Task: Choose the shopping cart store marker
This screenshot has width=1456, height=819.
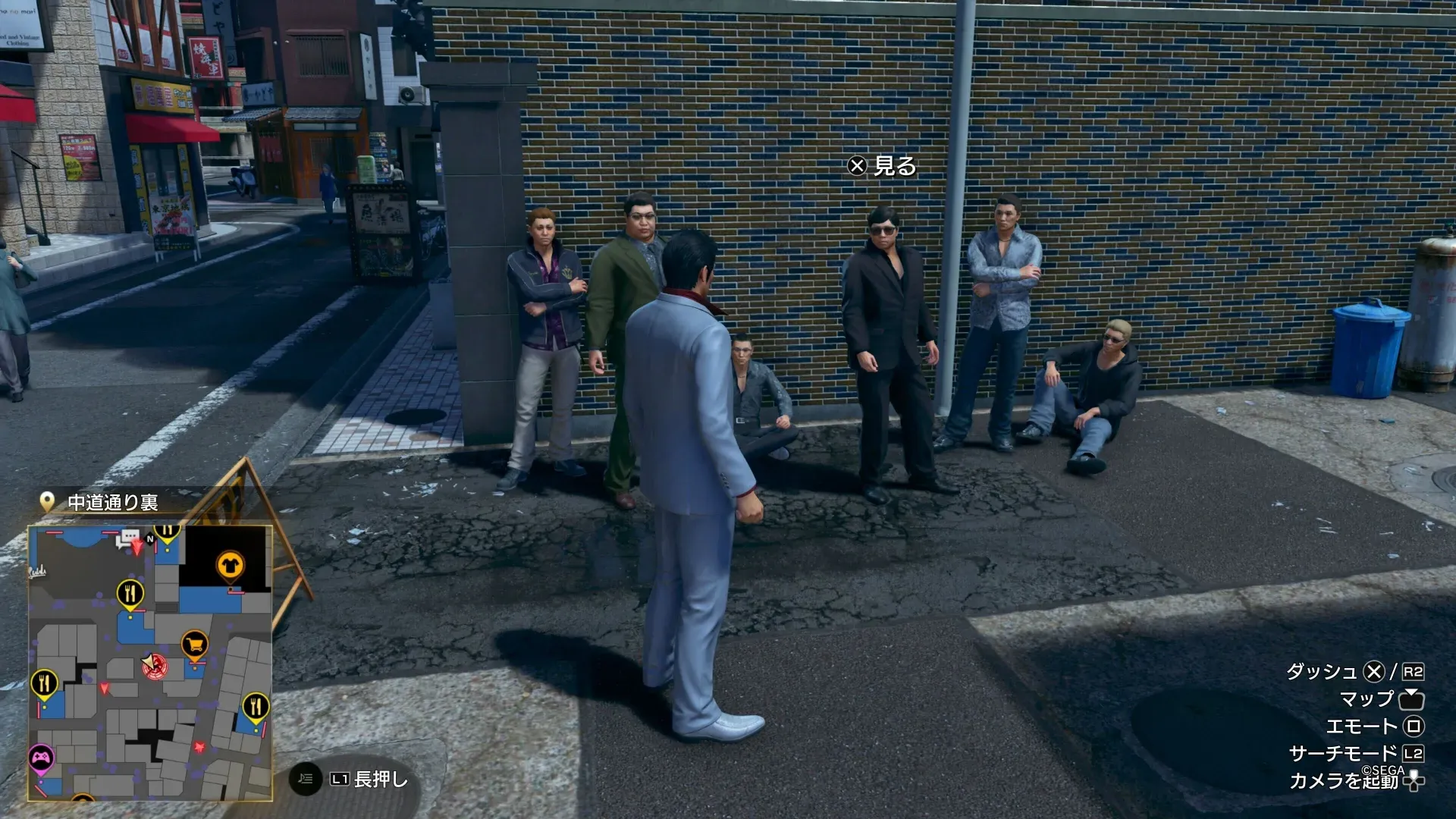Action: 195,645
